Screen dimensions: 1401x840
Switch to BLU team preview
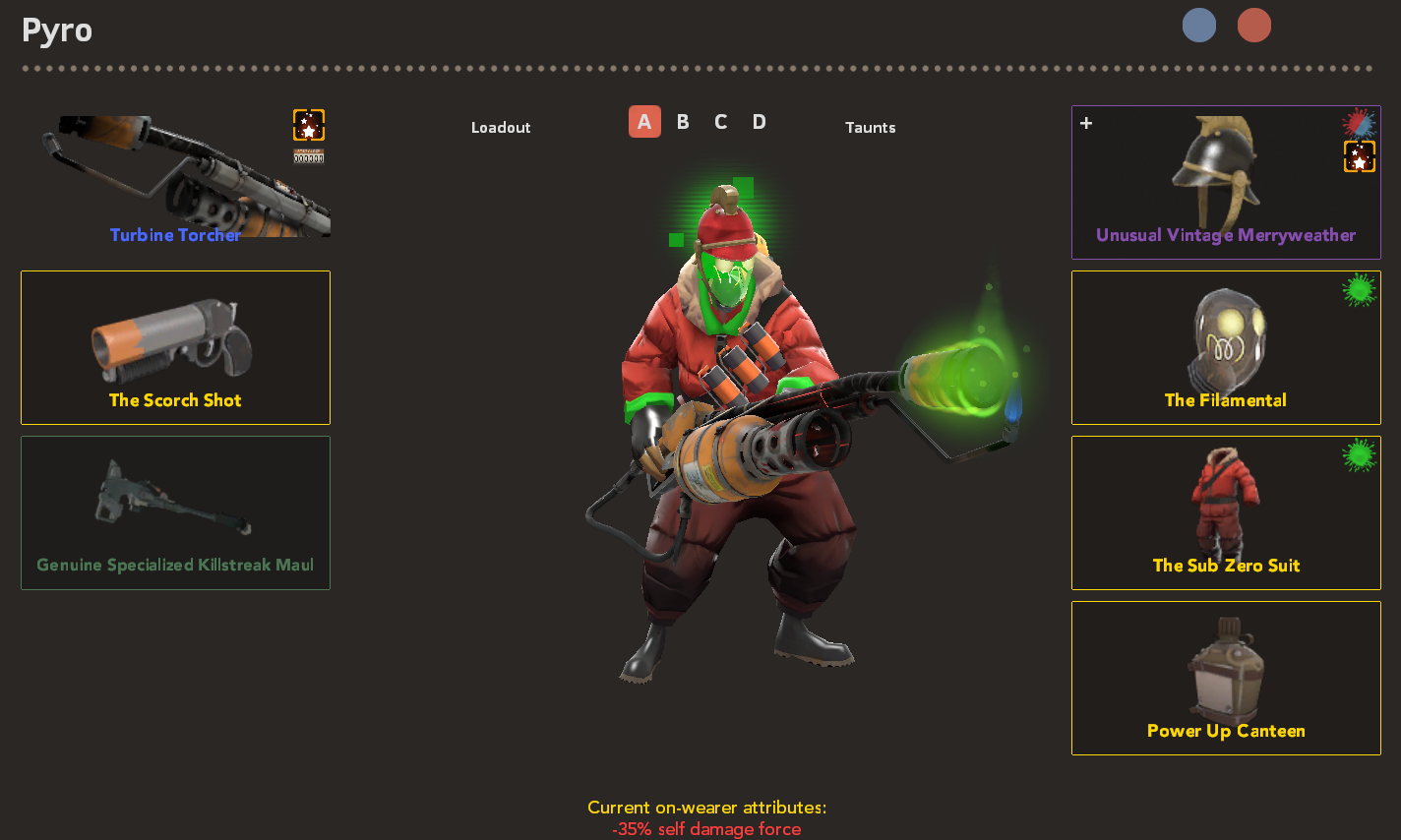pos(1199,26)
